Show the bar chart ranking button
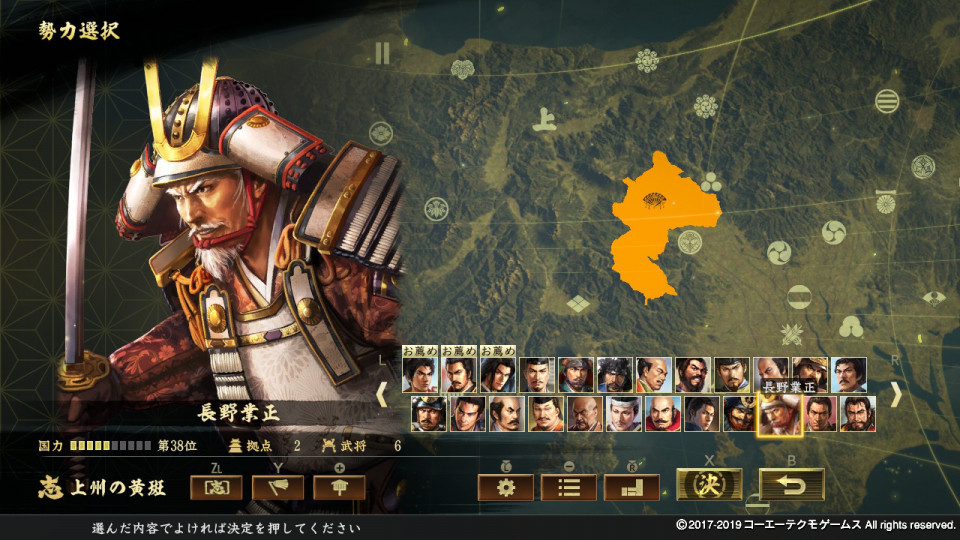 [x=631, y=487]
